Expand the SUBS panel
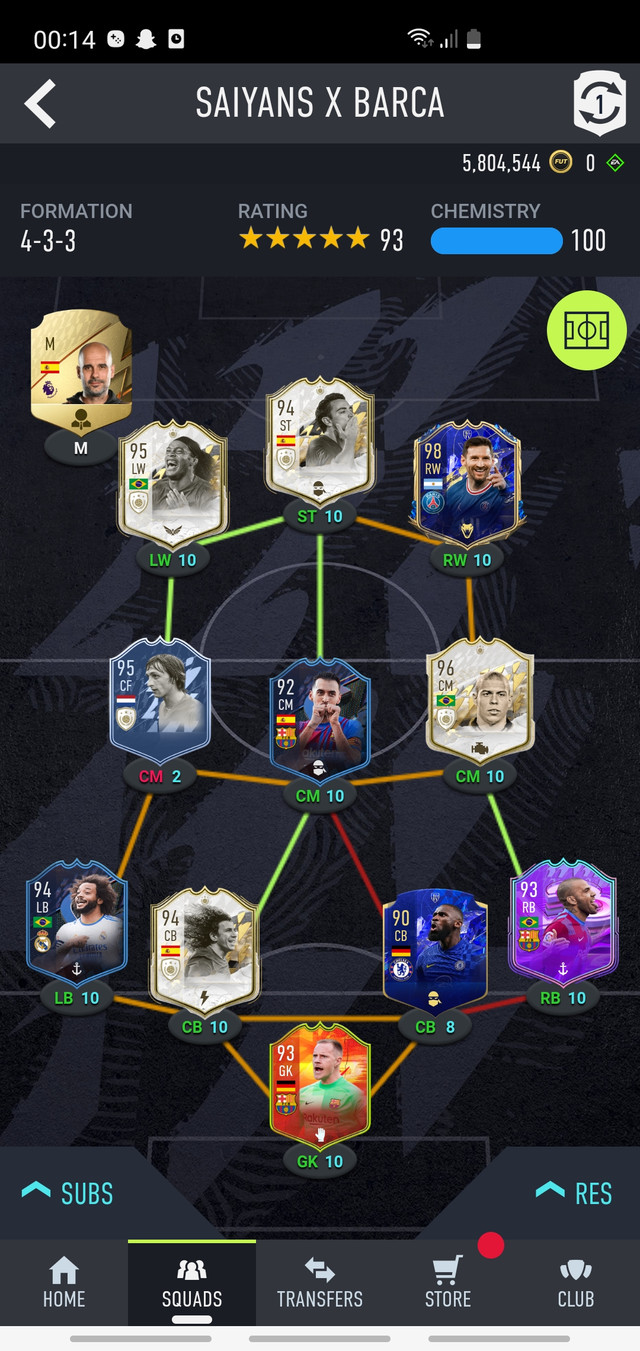Image resolution: width=640 pixels, height=1351 pixels. click(x=68, y=1193)
